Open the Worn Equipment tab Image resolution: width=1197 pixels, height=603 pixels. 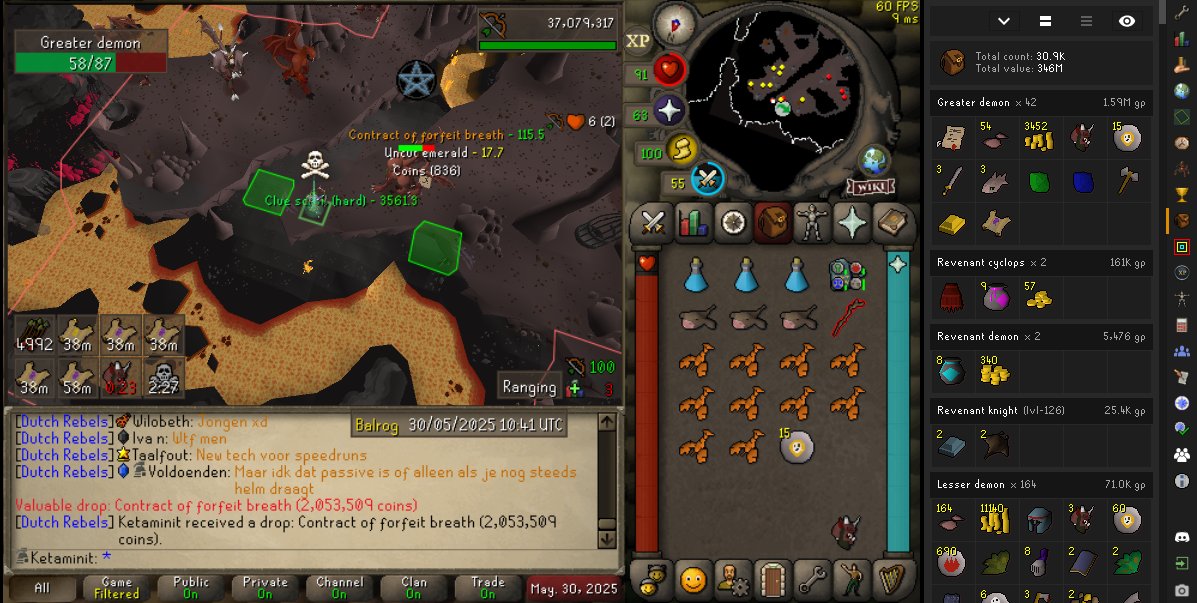[812, 222]
